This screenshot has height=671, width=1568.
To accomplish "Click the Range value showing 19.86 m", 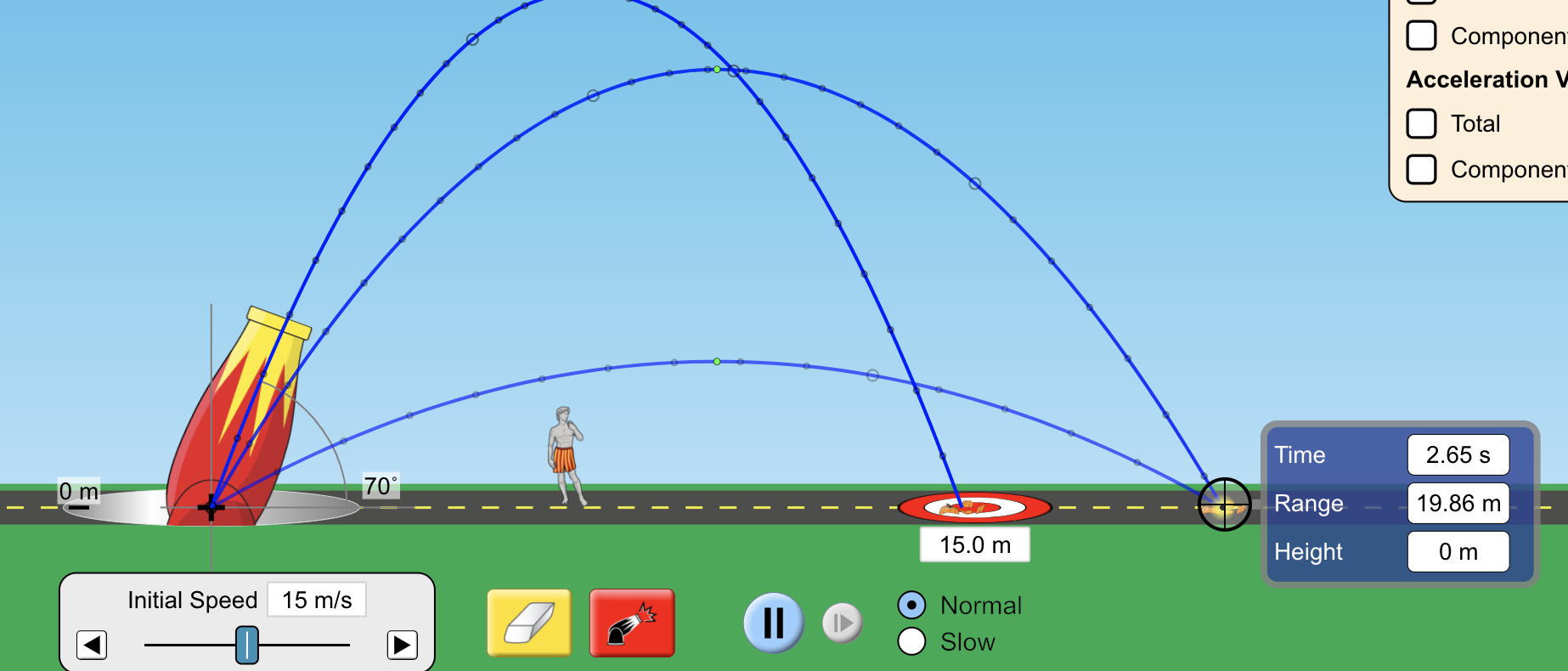I will pos(1458,503).
